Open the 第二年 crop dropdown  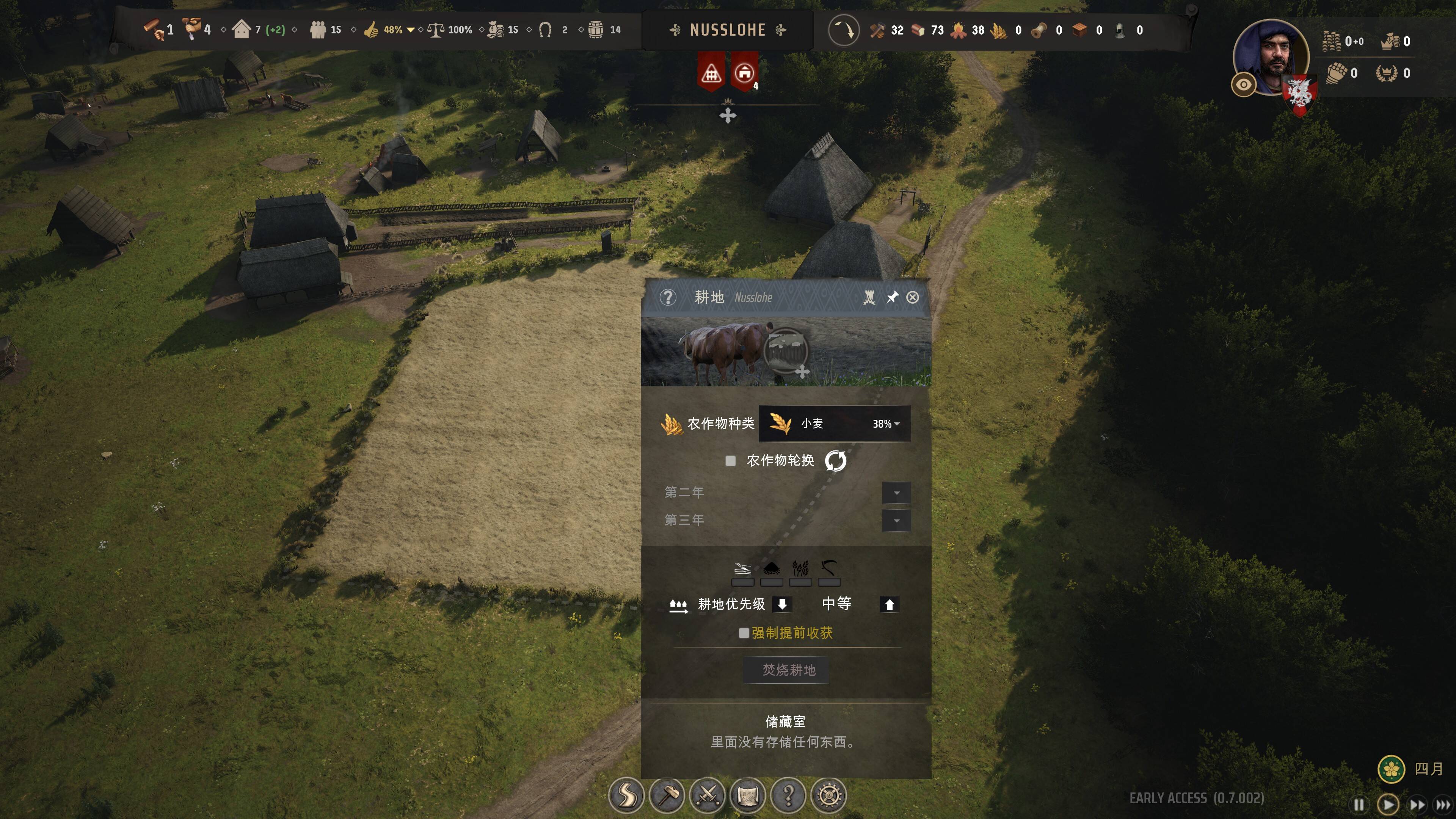tap(896, 492)
